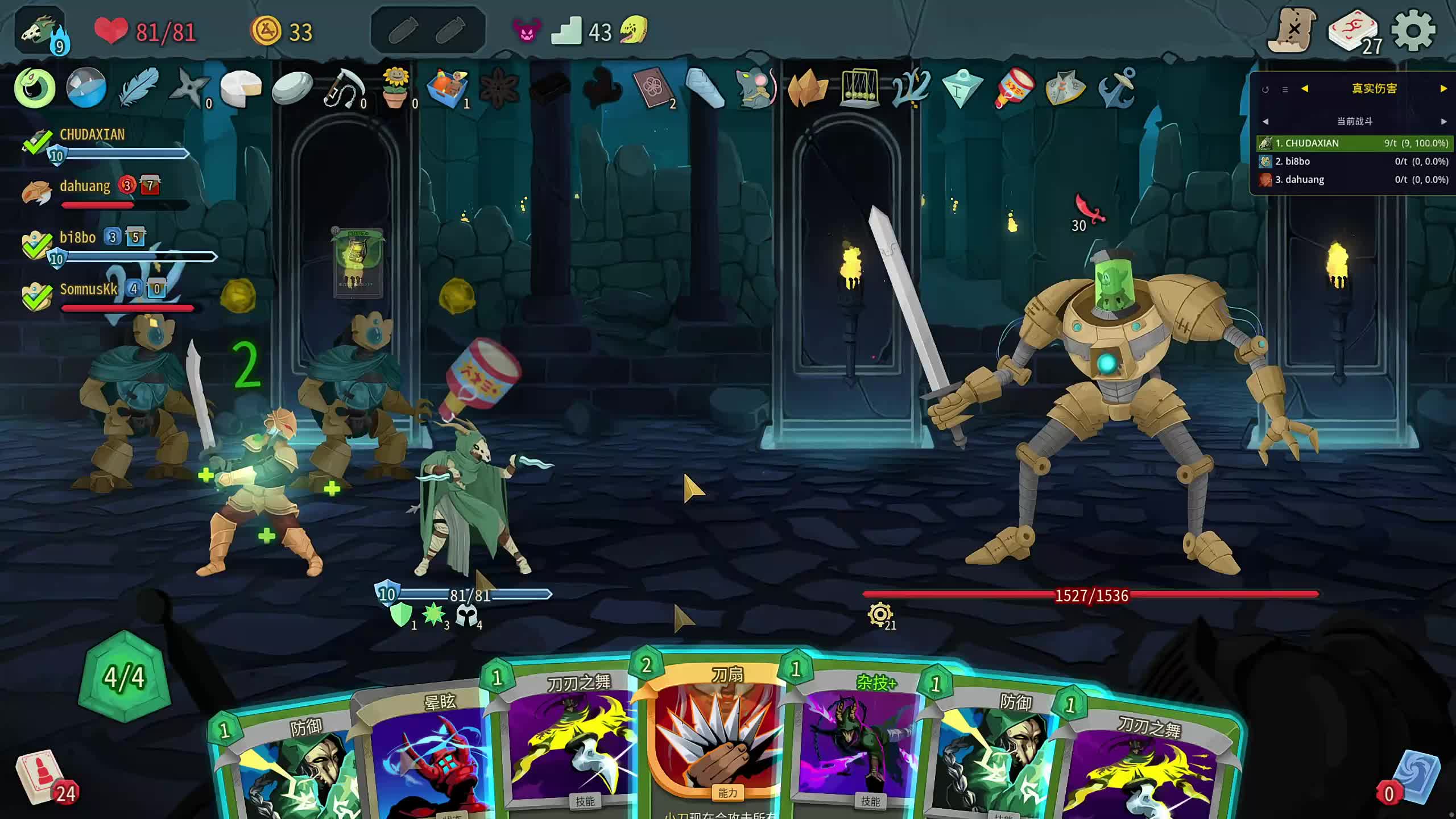Viewport: 1456px width, 819px height.
Task: Select the blue feather relic
Action: [138, 88]
